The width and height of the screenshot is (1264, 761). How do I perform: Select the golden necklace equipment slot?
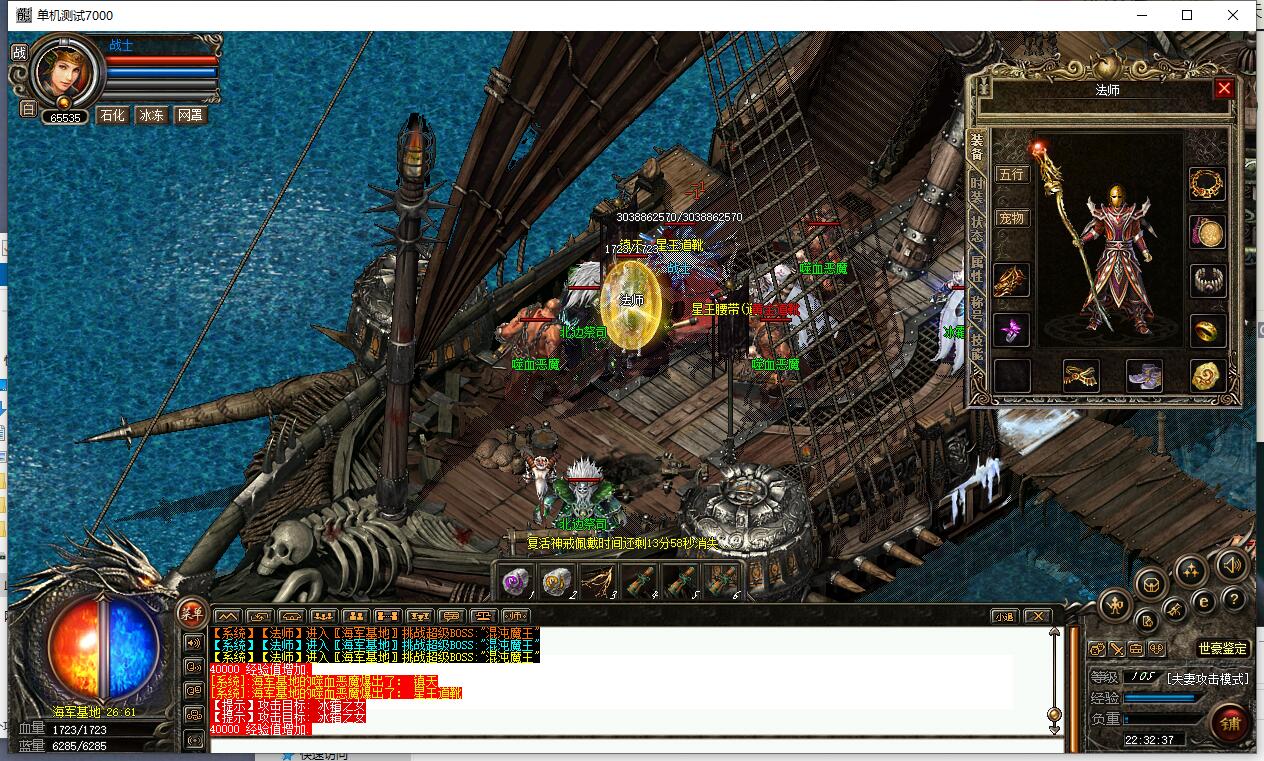pyautogui.click(x=1207, y=184)
